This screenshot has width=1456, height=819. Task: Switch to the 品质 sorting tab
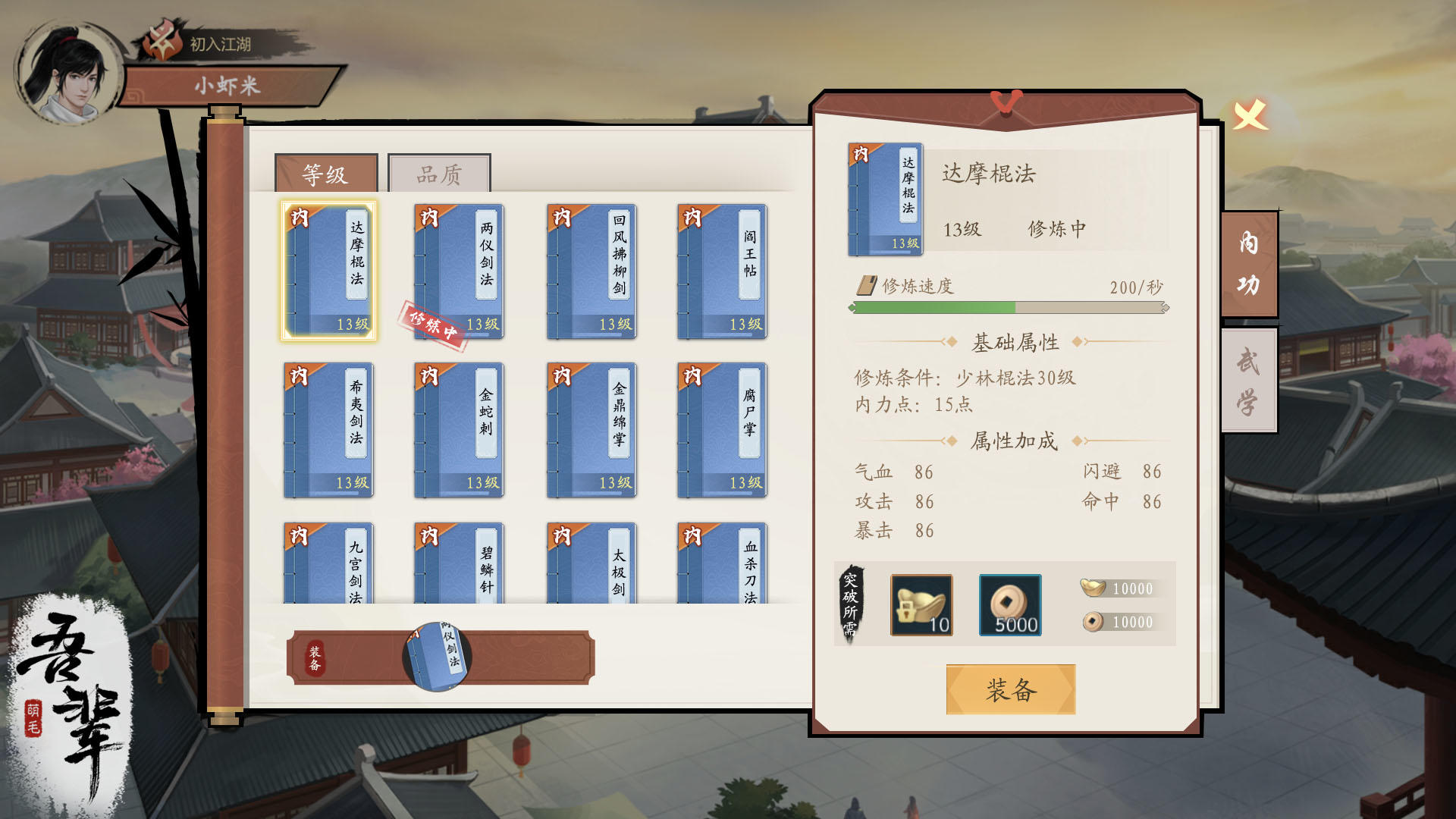point(440,173)
